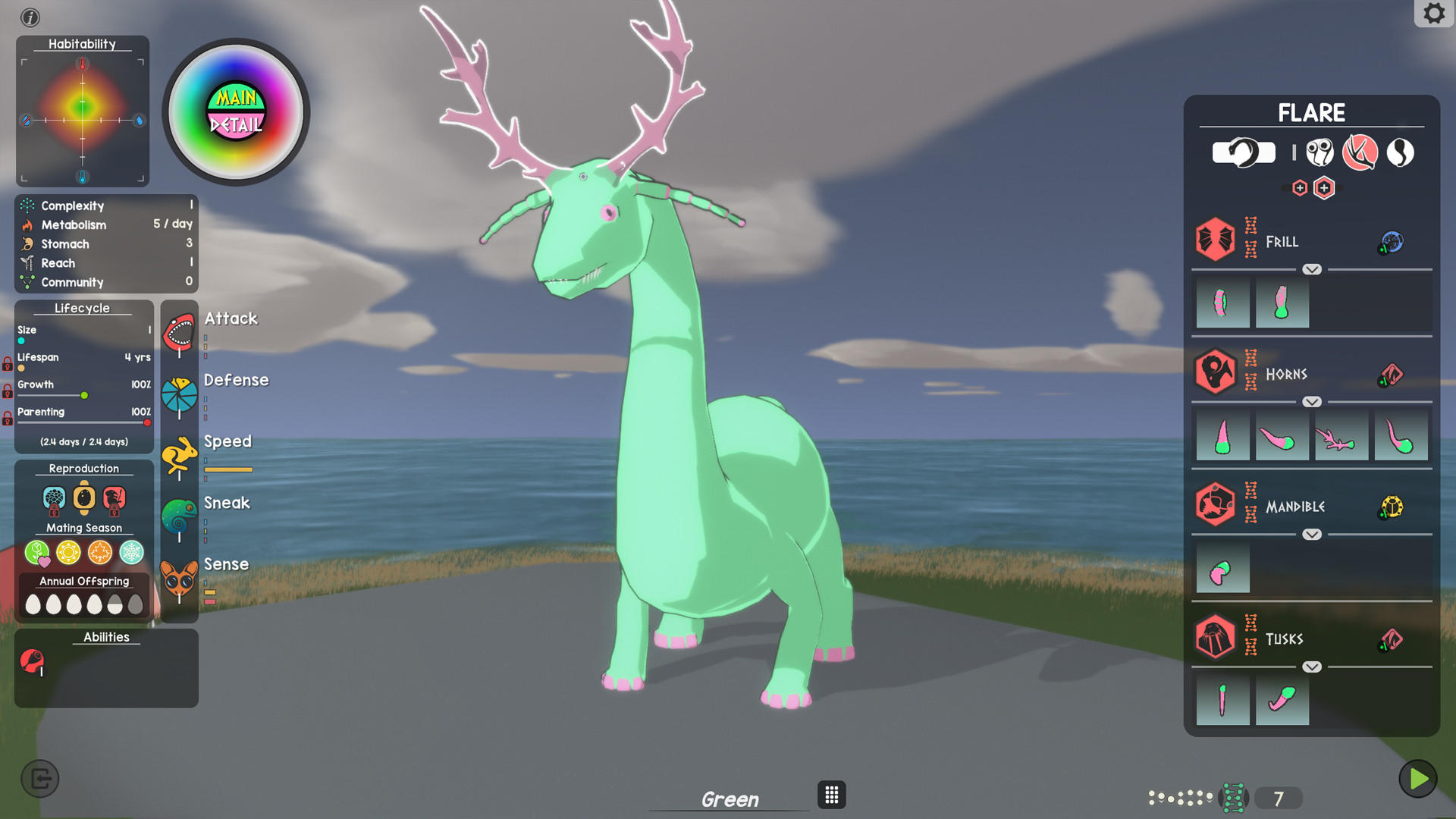This screenshot has width=1456, height=819.
Task: Select the Speed rabbit icon
Action: click(180, 455)
